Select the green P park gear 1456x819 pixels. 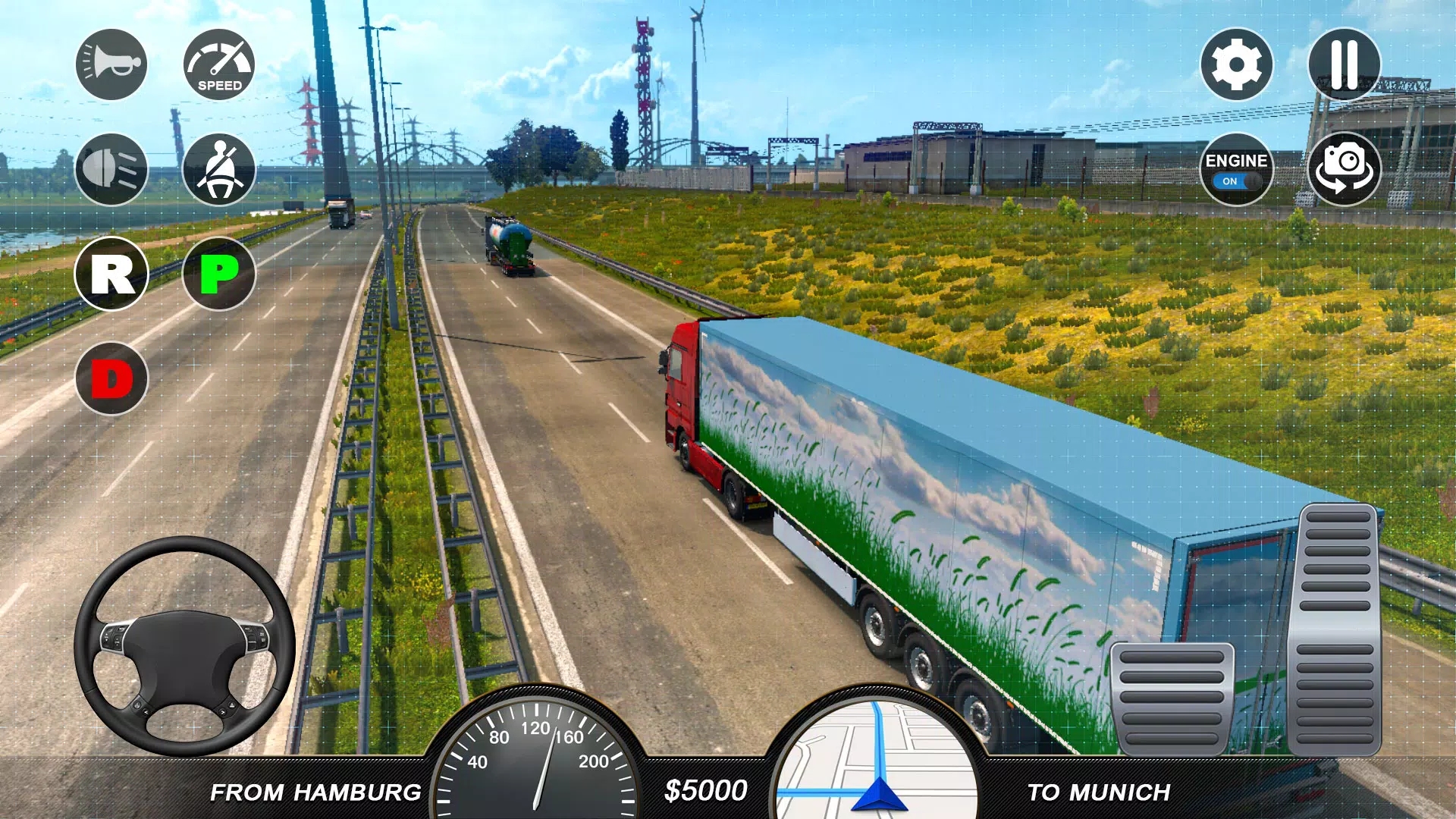219,274
